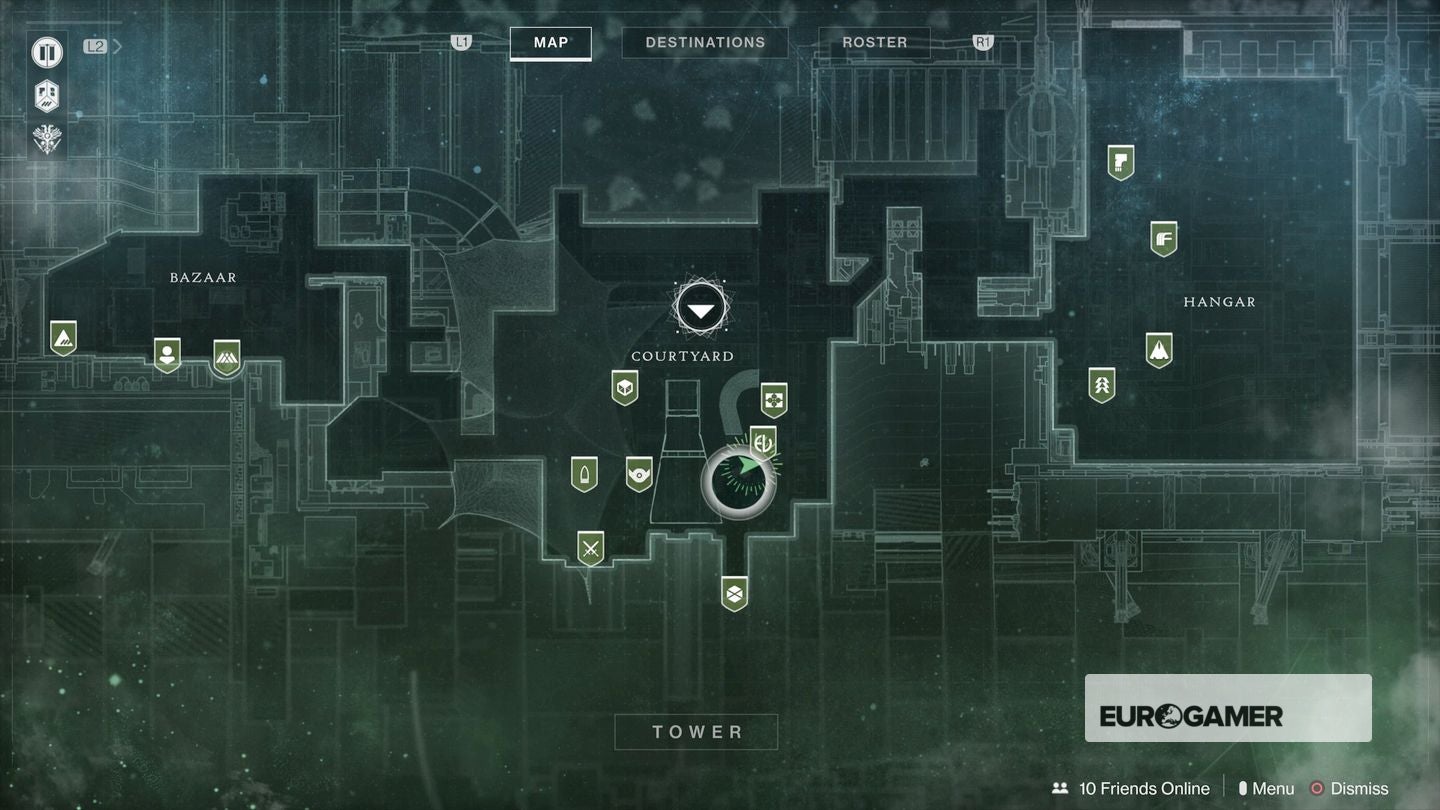This screenshot has height=810, width=1440.
Task: Select the crossed-swords Crucible vendor icon
Action: [590, 546]
